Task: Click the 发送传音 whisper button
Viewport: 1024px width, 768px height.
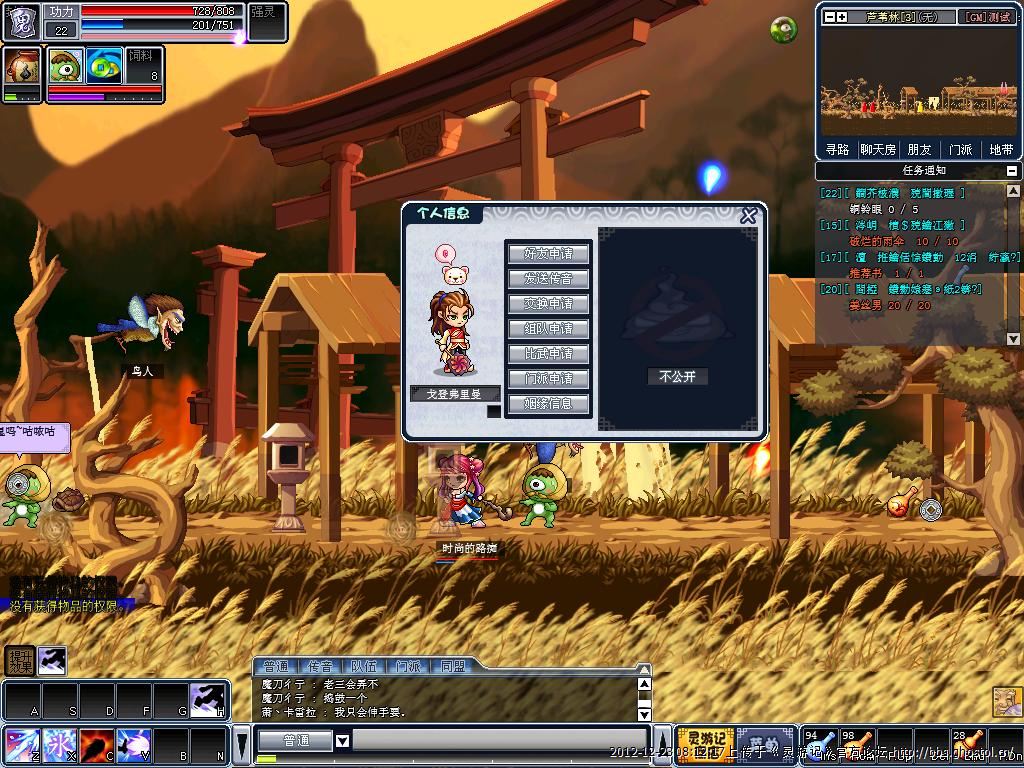Action: pos(548,278)
